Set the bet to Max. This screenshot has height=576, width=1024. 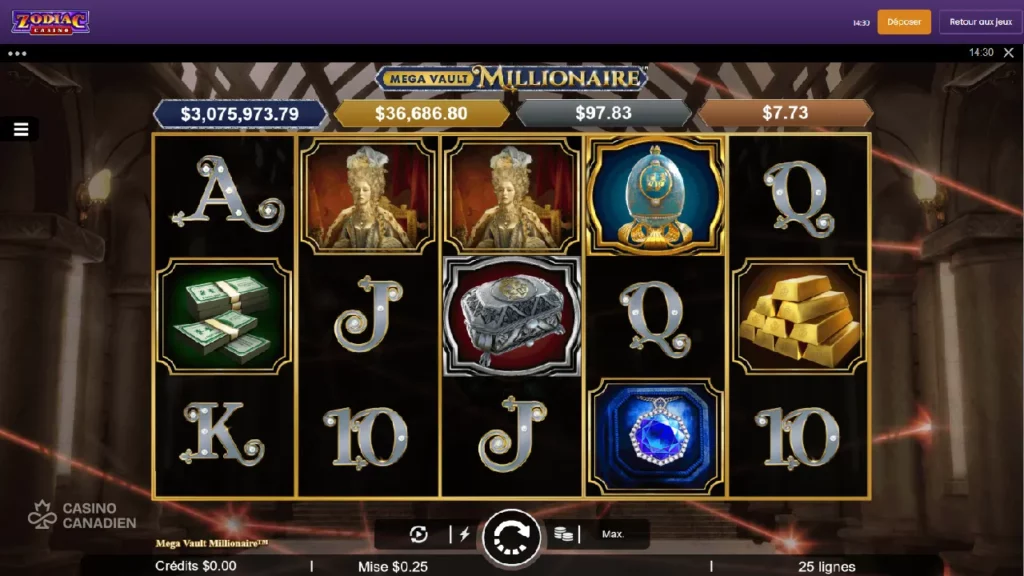[x=613, y=534]
